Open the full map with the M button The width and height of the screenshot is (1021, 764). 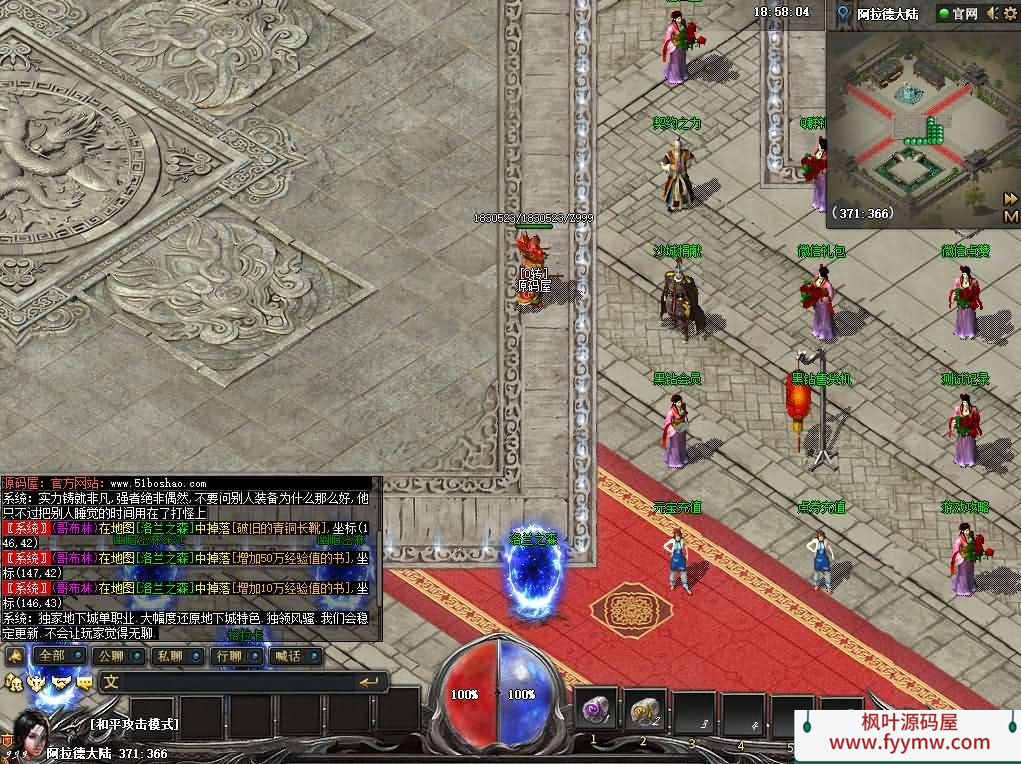(1011, 215)
